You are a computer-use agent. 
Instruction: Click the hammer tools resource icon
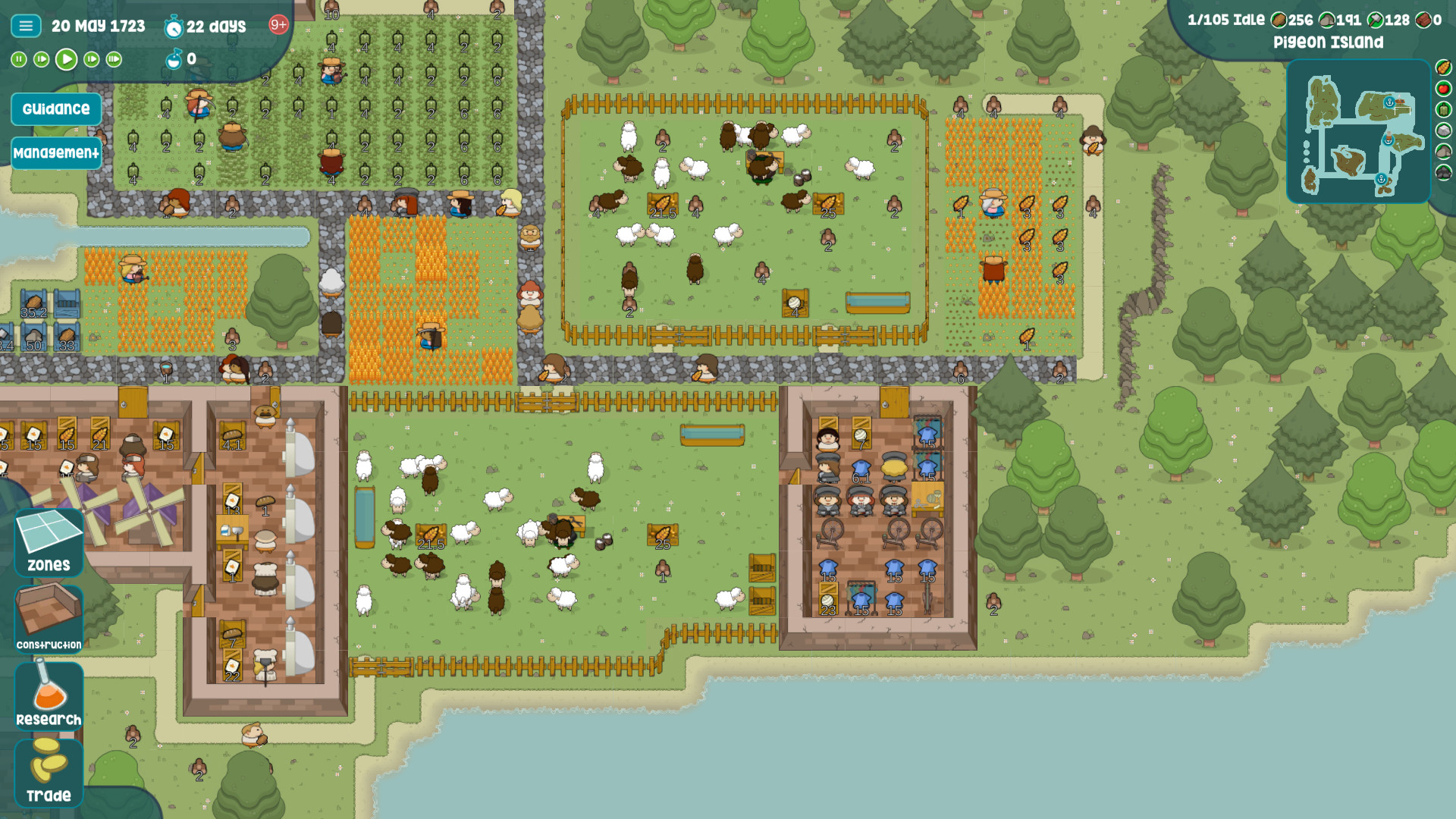pos(1376,20)
